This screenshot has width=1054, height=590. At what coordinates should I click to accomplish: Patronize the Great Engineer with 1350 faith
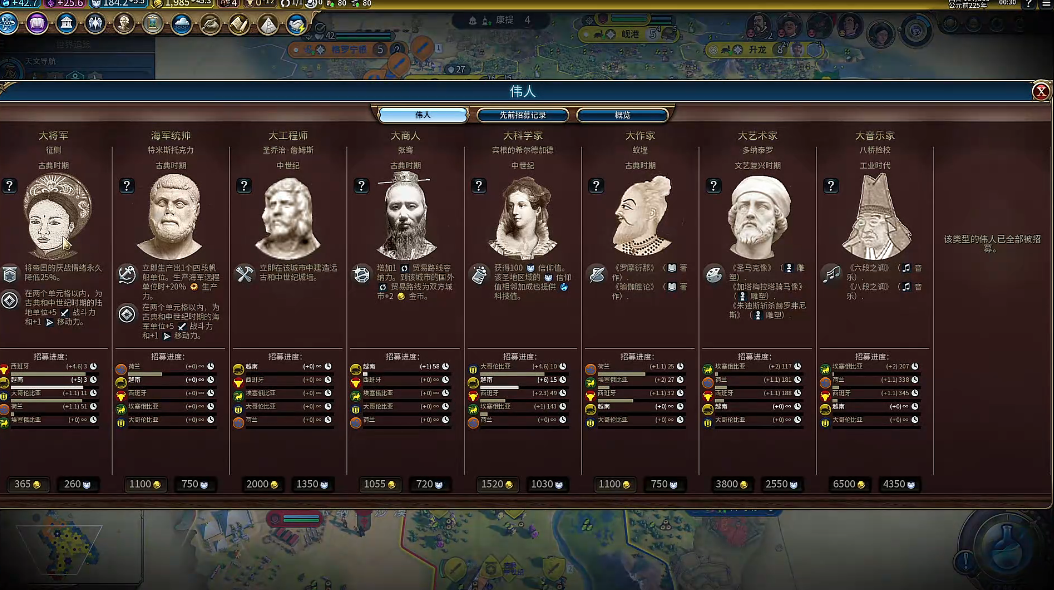coord(313,484)
